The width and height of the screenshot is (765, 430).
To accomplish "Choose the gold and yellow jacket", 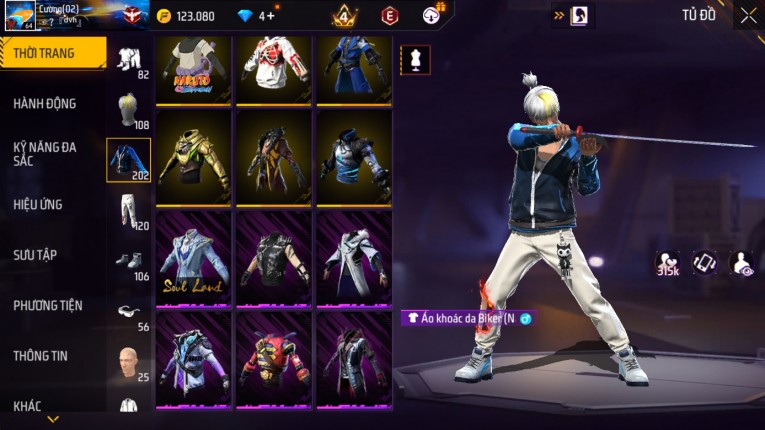I will (x=194, y=156).
